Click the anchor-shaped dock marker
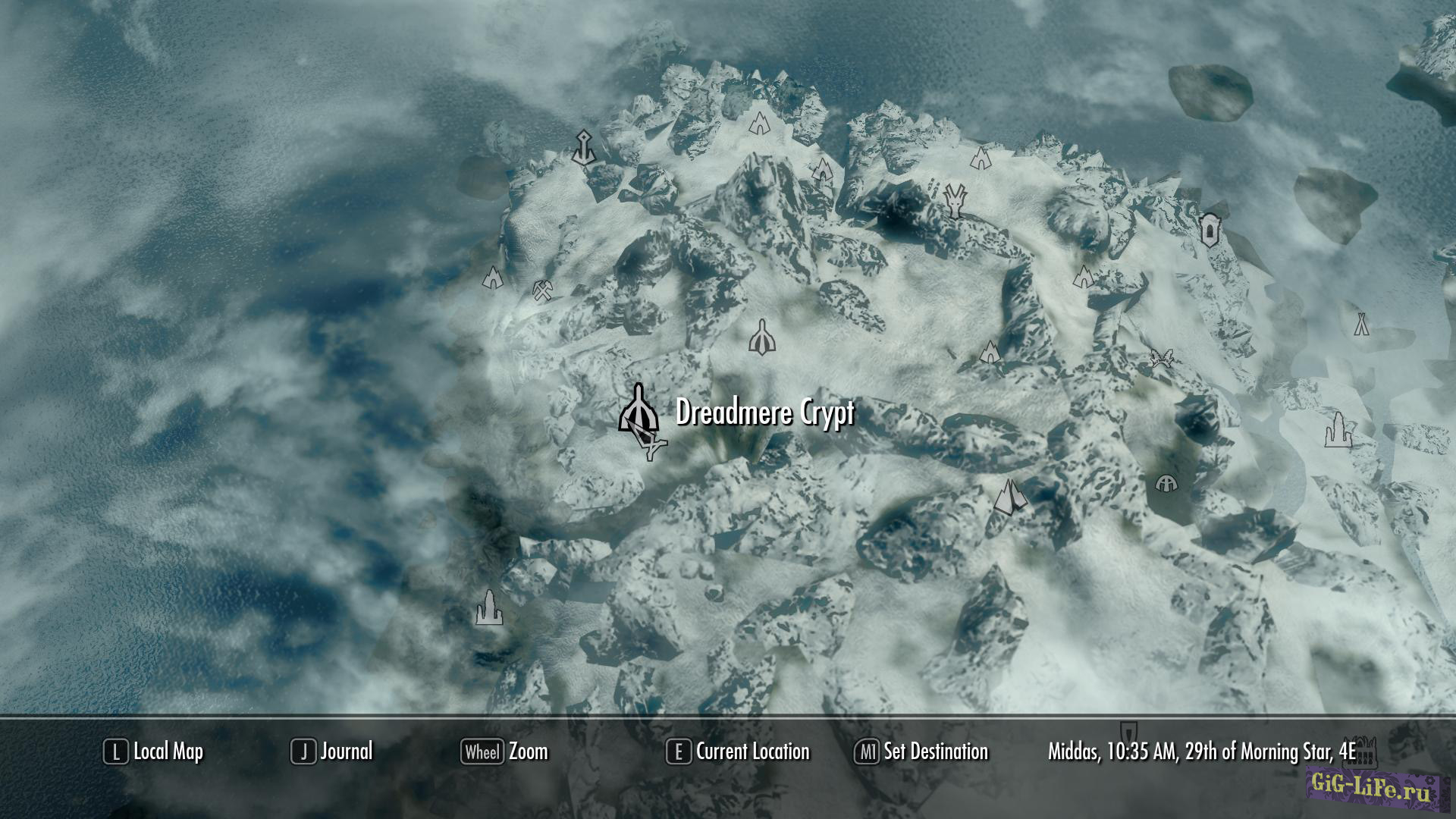1456x819 pixels. point(583,148)
